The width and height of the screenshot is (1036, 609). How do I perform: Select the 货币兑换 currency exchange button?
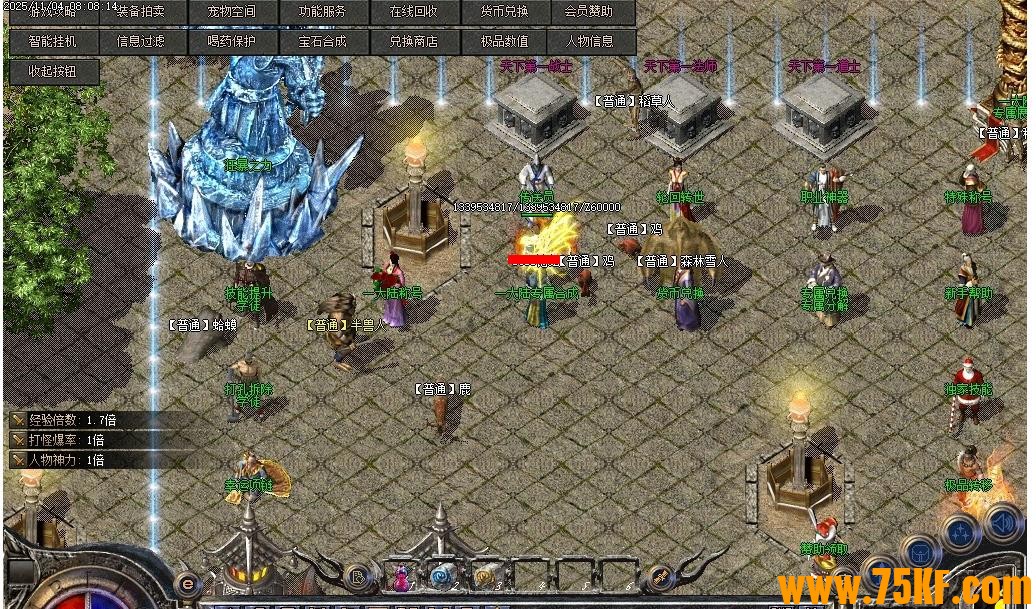[x=504, y=12]
